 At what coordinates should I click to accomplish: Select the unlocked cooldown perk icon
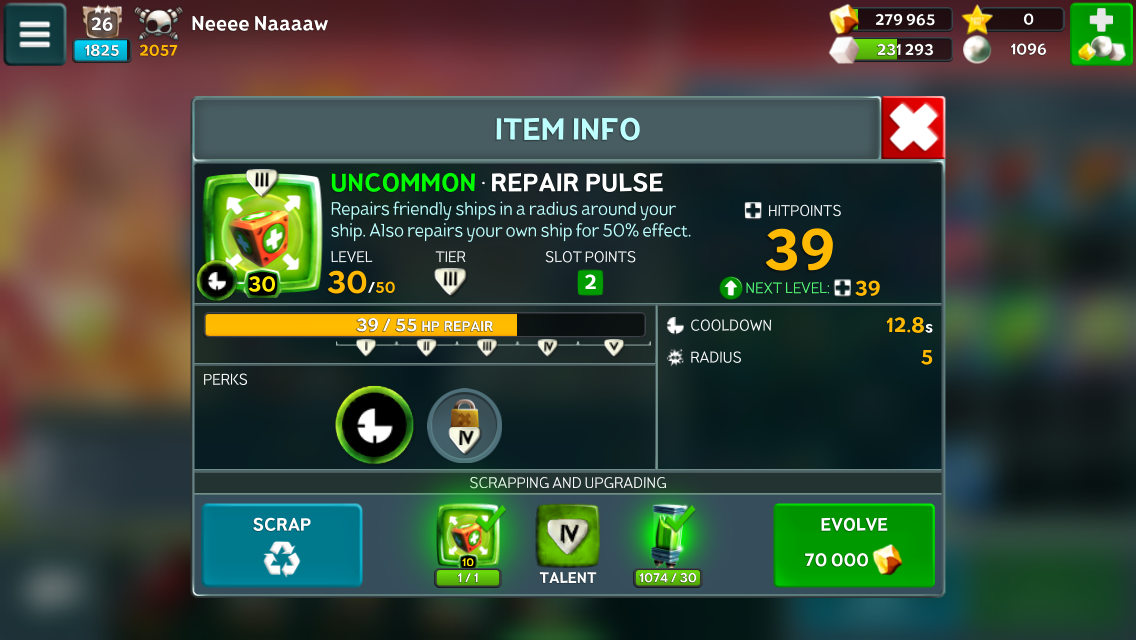tap(374, 425)
